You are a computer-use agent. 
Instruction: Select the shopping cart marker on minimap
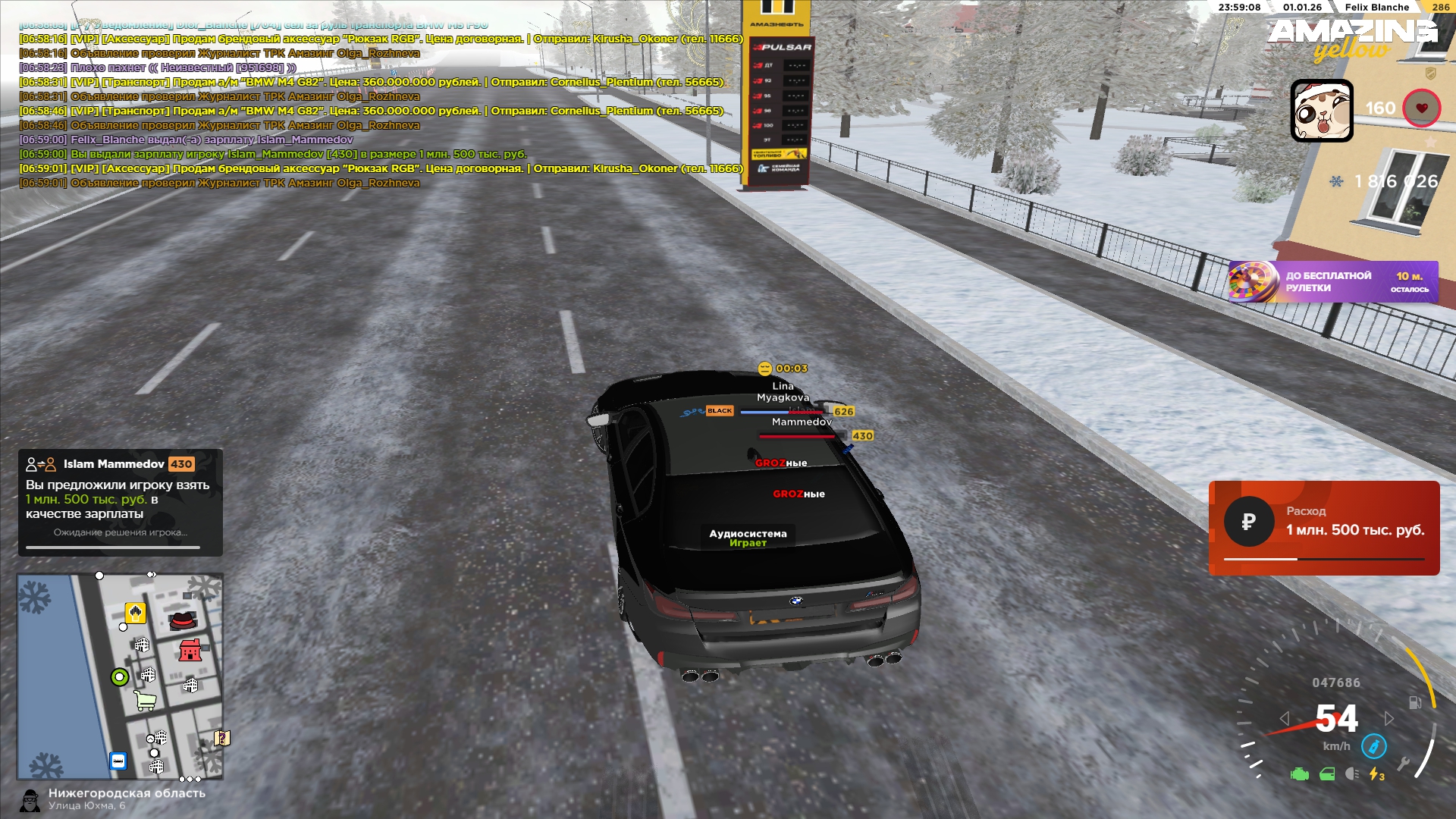tap(146, 701)
